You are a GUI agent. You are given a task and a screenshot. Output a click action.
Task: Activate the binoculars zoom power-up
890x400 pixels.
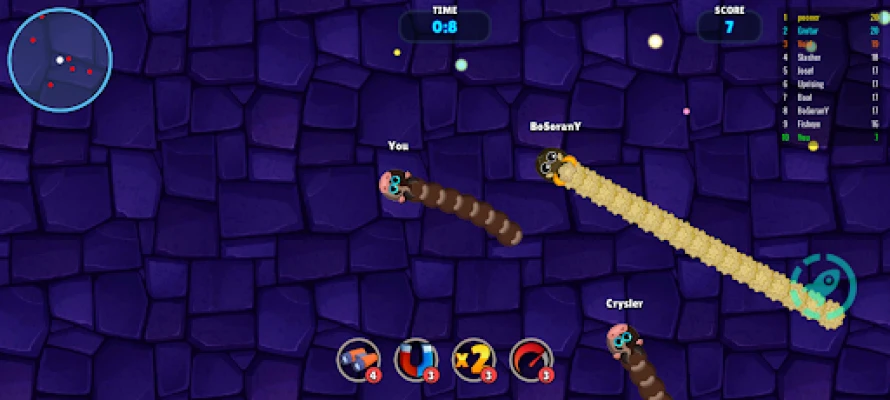tap(357, 358)
